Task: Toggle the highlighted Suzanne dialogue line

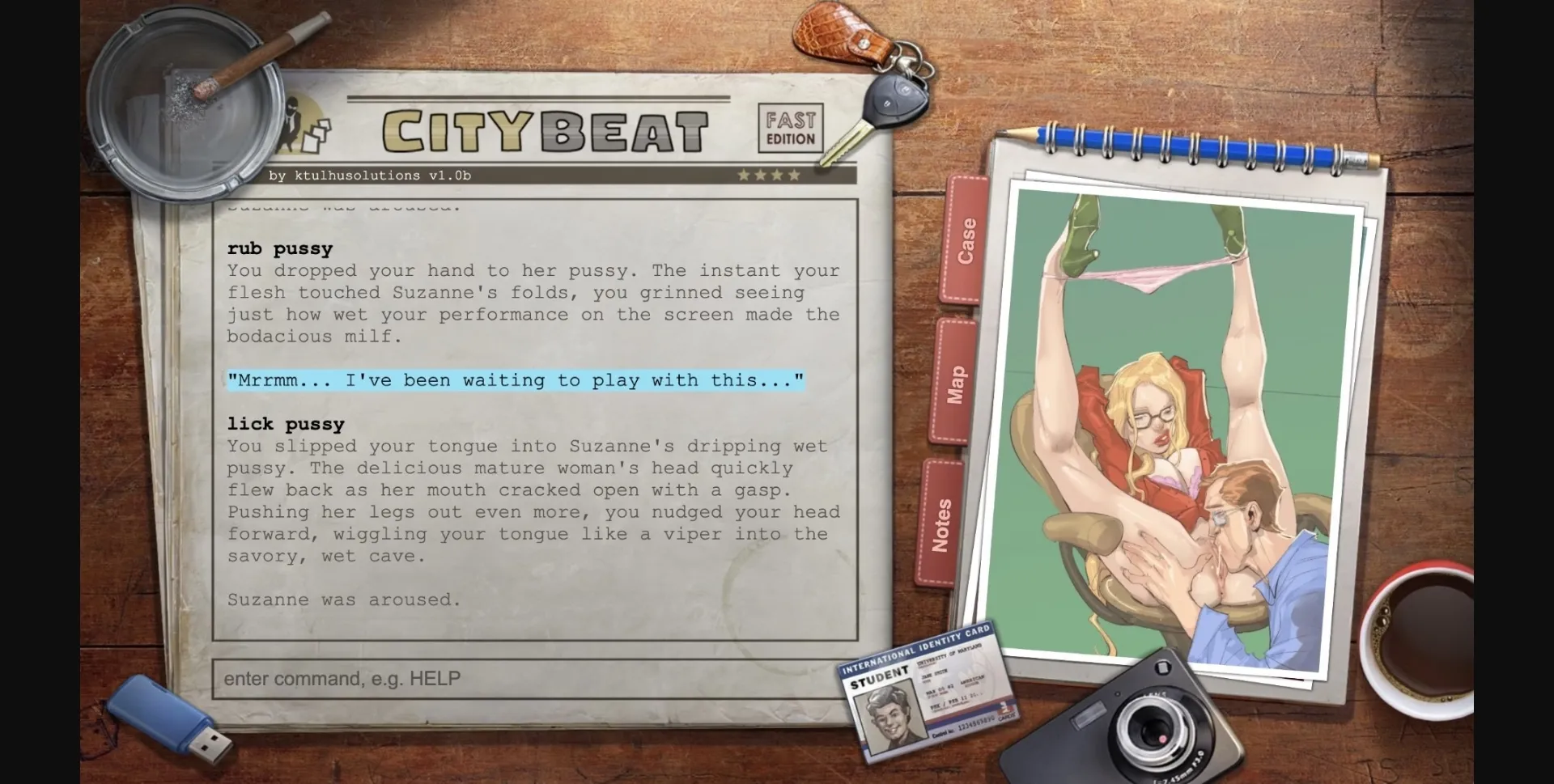Action: pyautogui.click(x=515, y=380)
